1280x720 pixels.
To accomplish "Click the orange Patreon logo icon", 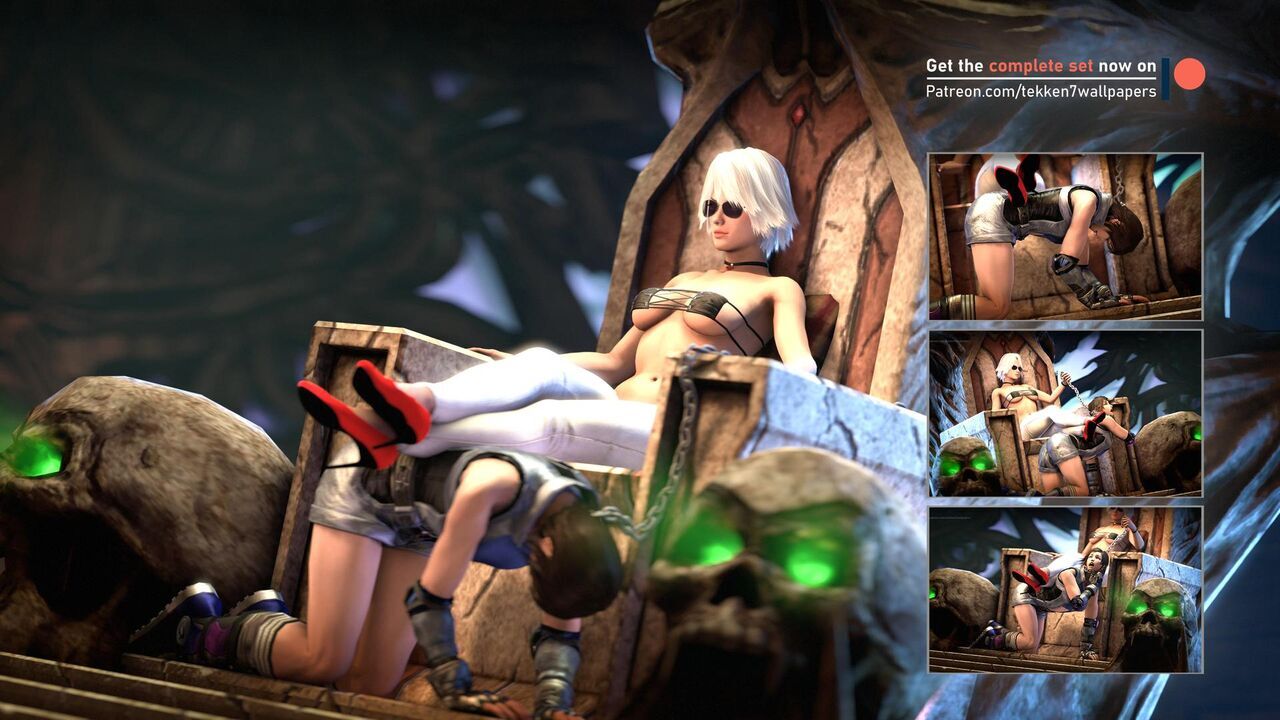I will 1188,74.
